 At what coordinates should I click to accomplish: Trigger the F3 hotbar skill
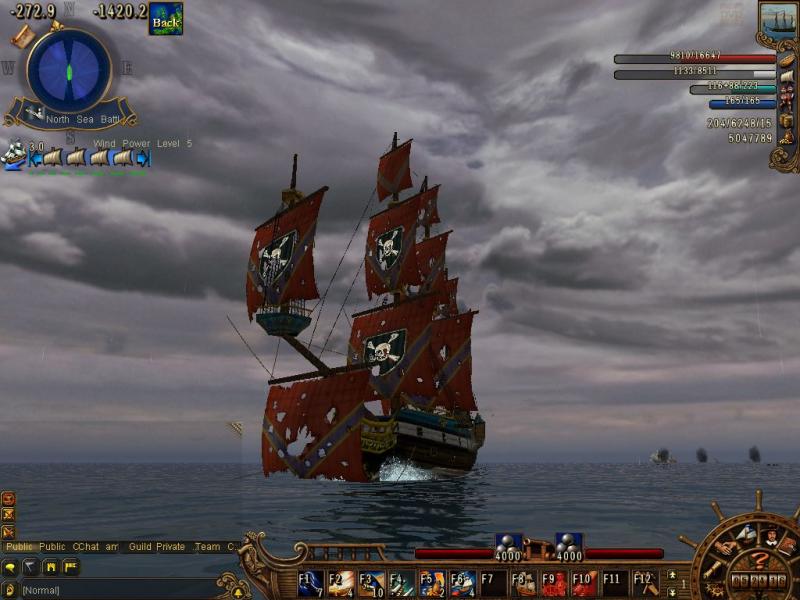coord(371,582)
